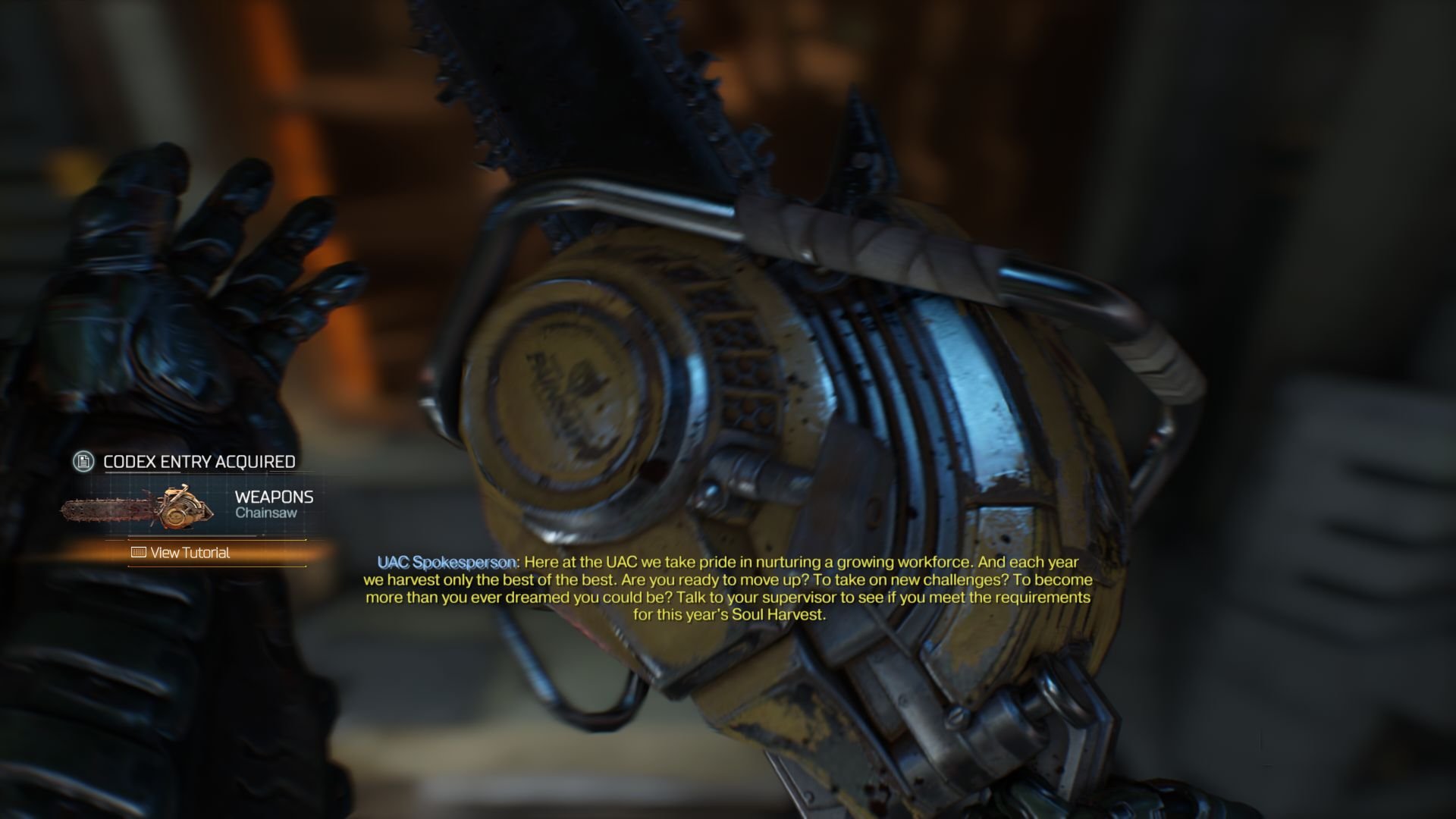This screenshot has width=1456, height=819.
Task: Select the Chainsaw codex entry thumbnail
Action: point(137,507)
